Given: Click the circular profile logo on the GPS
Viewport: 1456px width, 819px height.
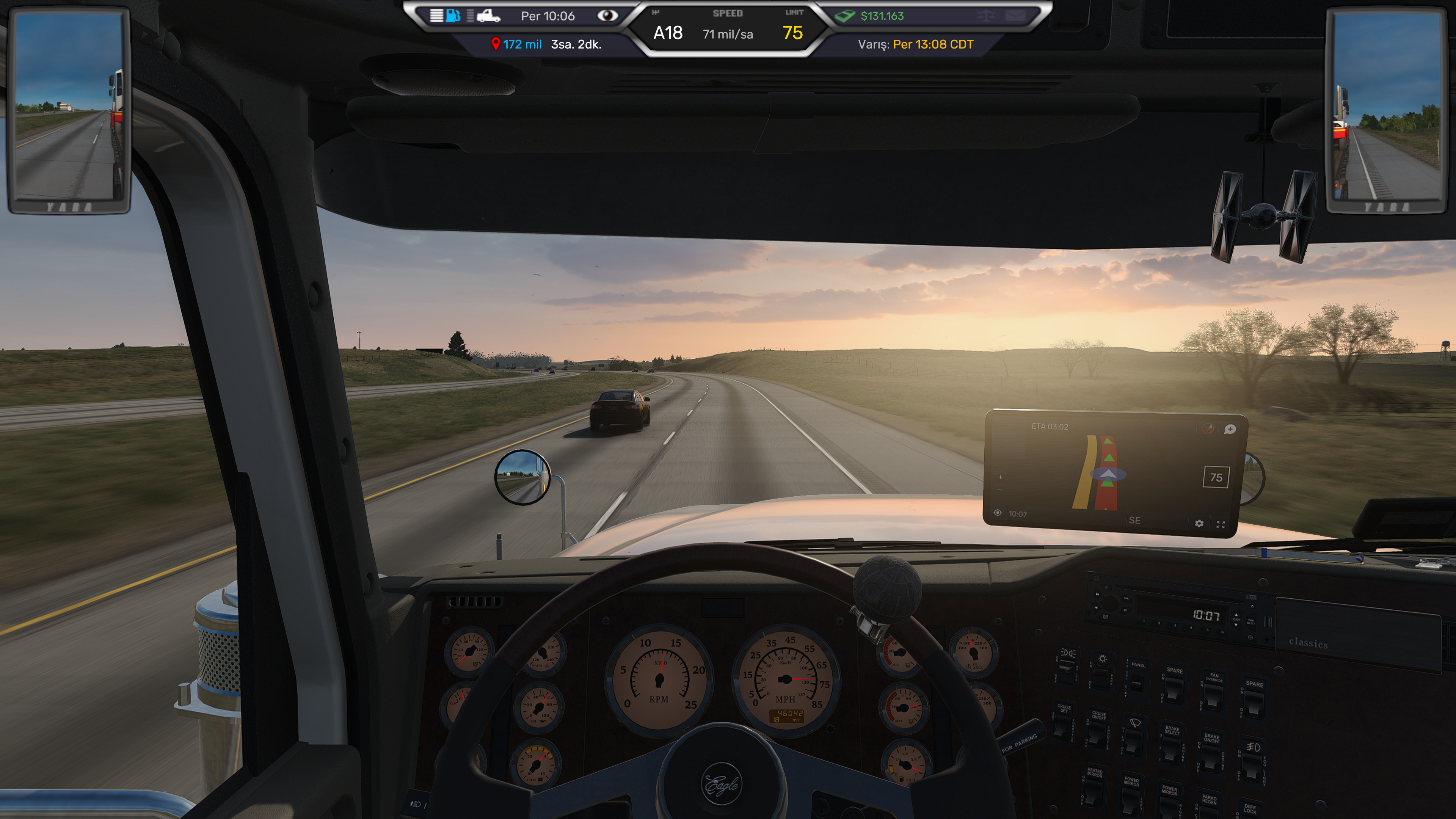Looking at the screenshot, I should (1208, 429).
